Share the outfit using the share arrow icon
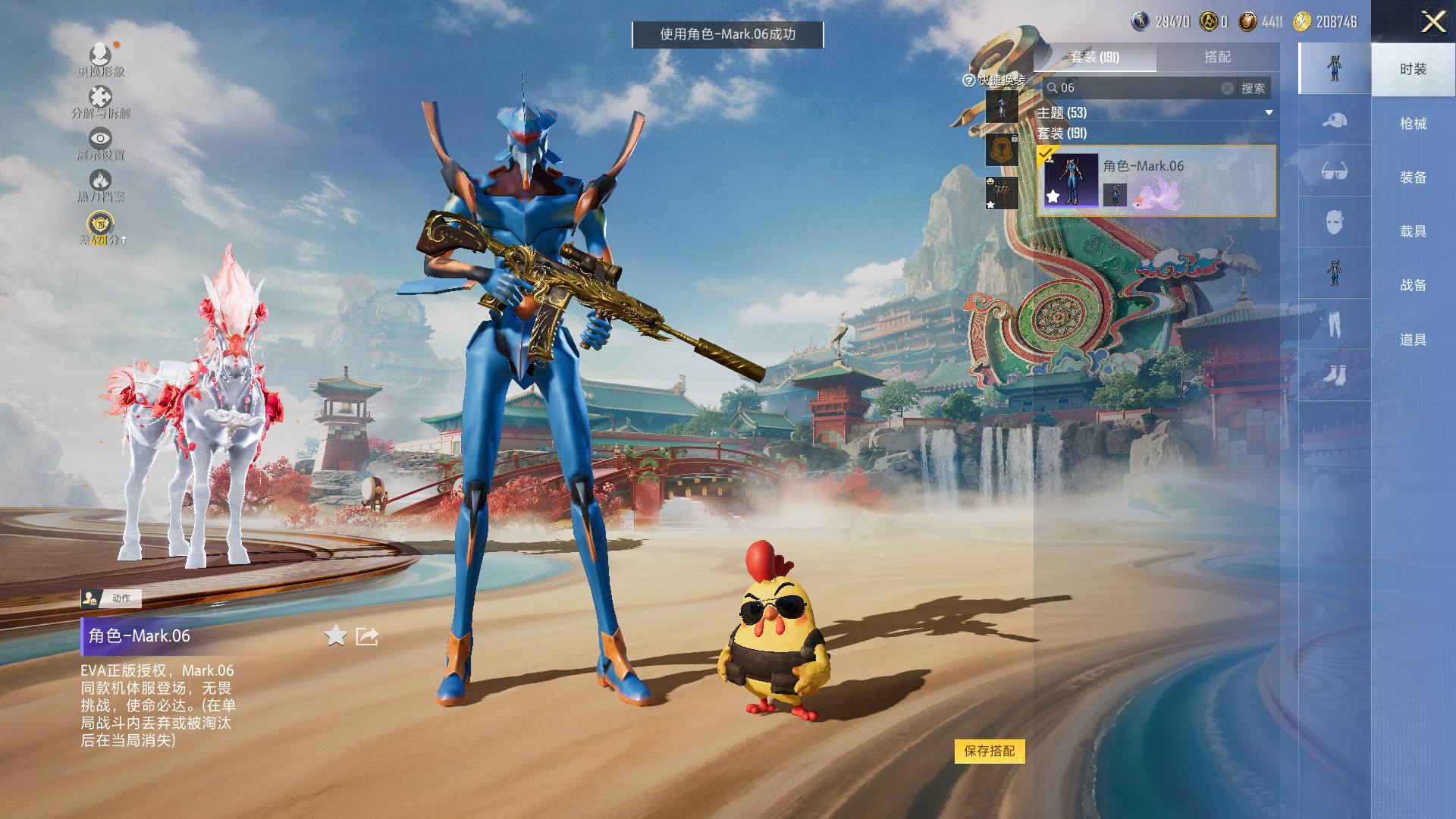1456x819 pixels. pyautogui.click(x=367, y=635)
